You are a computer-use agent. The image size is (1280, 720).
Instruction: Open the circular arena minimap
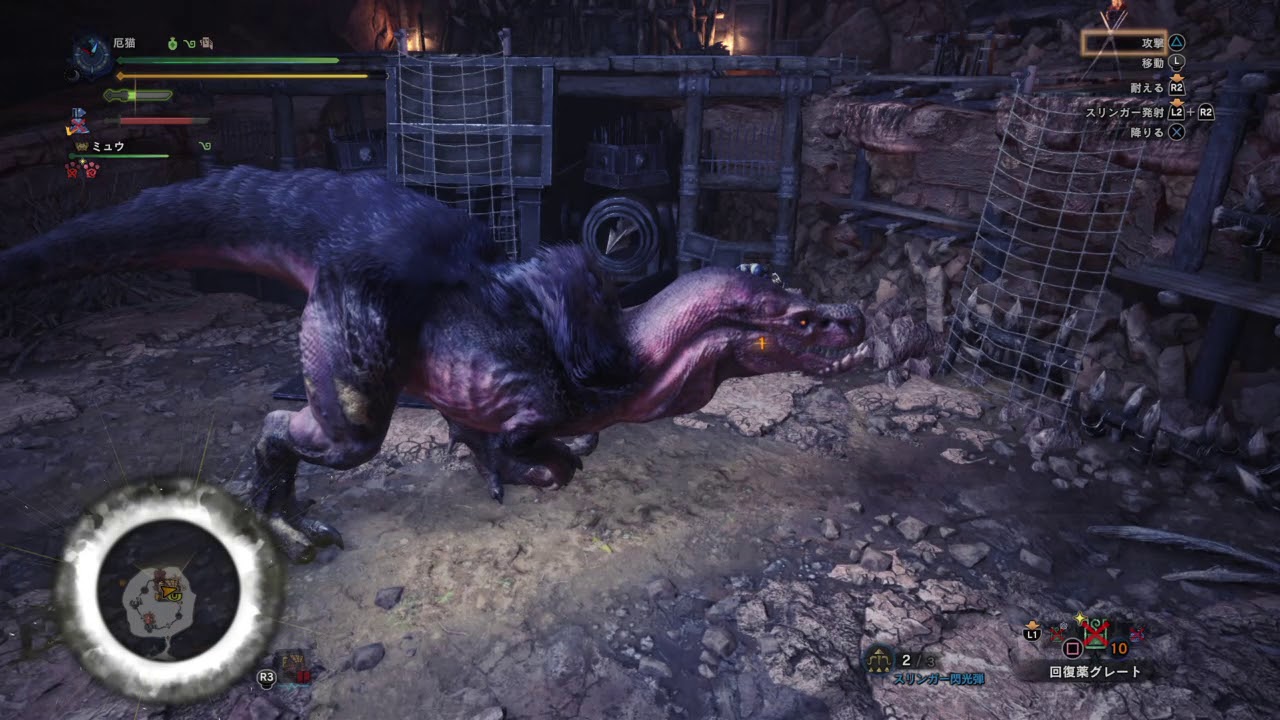tap(168, 590)
